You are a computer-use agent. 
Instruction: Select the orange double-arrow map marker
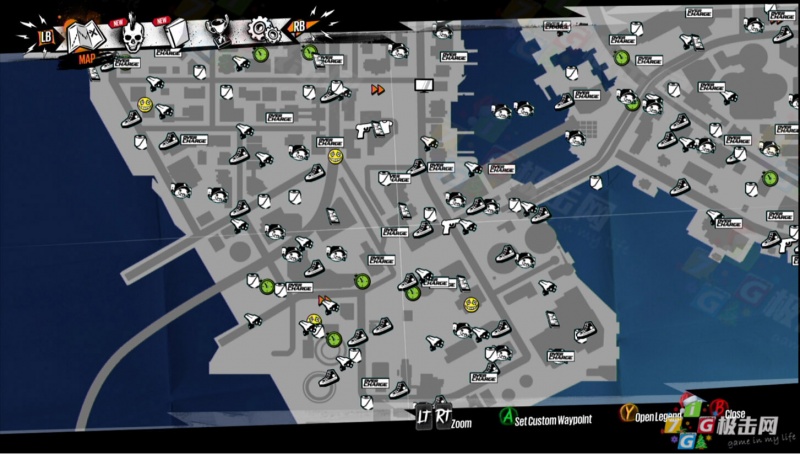pyautogui.click(x=378, y=89)
